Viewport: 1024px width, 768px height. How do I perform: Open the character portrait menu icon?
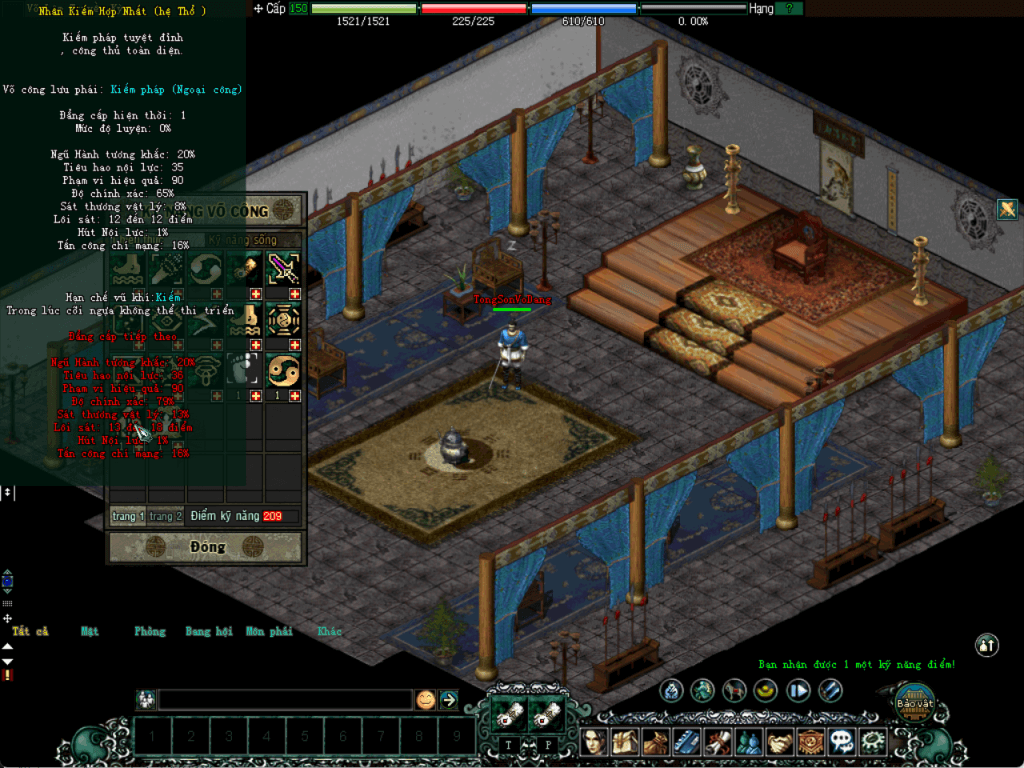[x=595, y=742]
